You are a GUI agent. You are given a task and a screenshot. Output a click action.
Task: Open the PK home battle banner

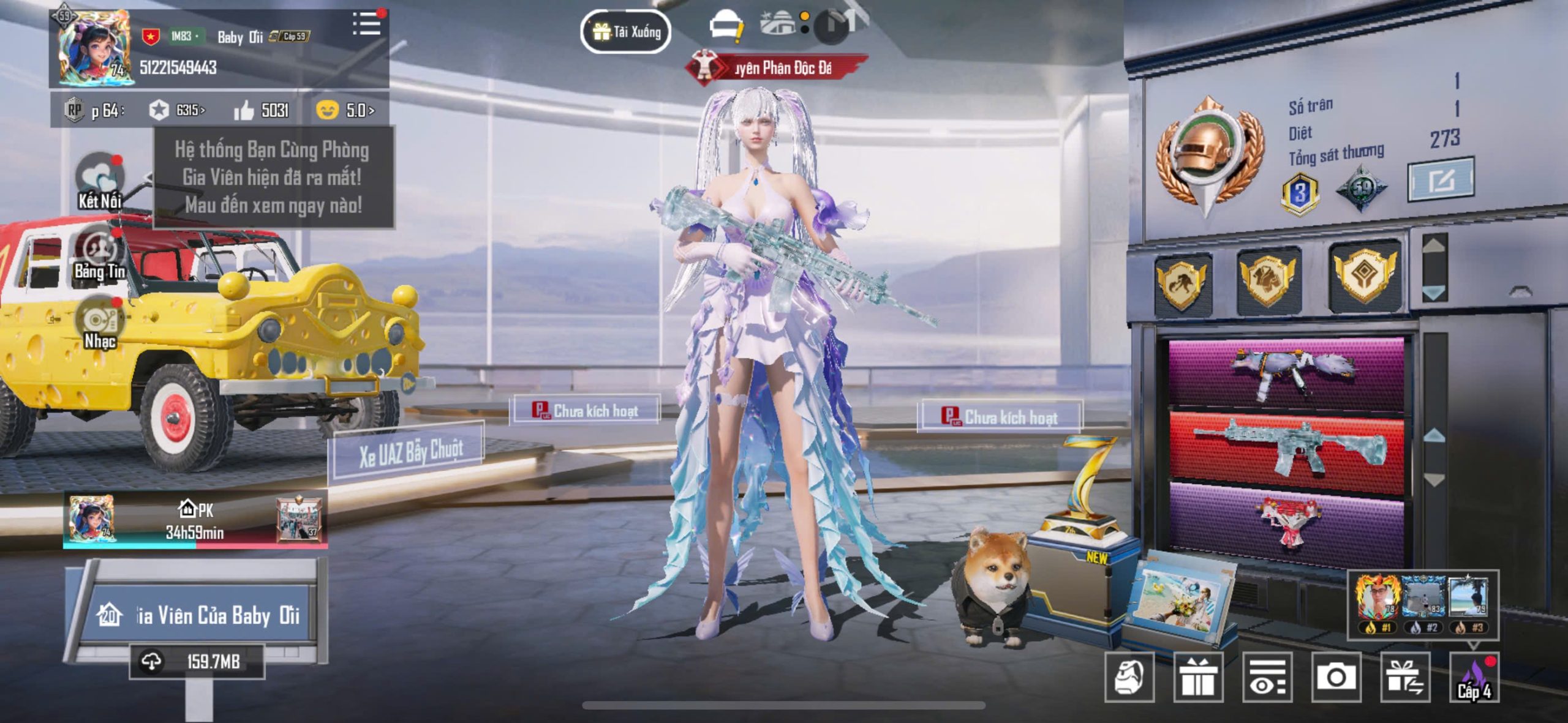(195, 520)
